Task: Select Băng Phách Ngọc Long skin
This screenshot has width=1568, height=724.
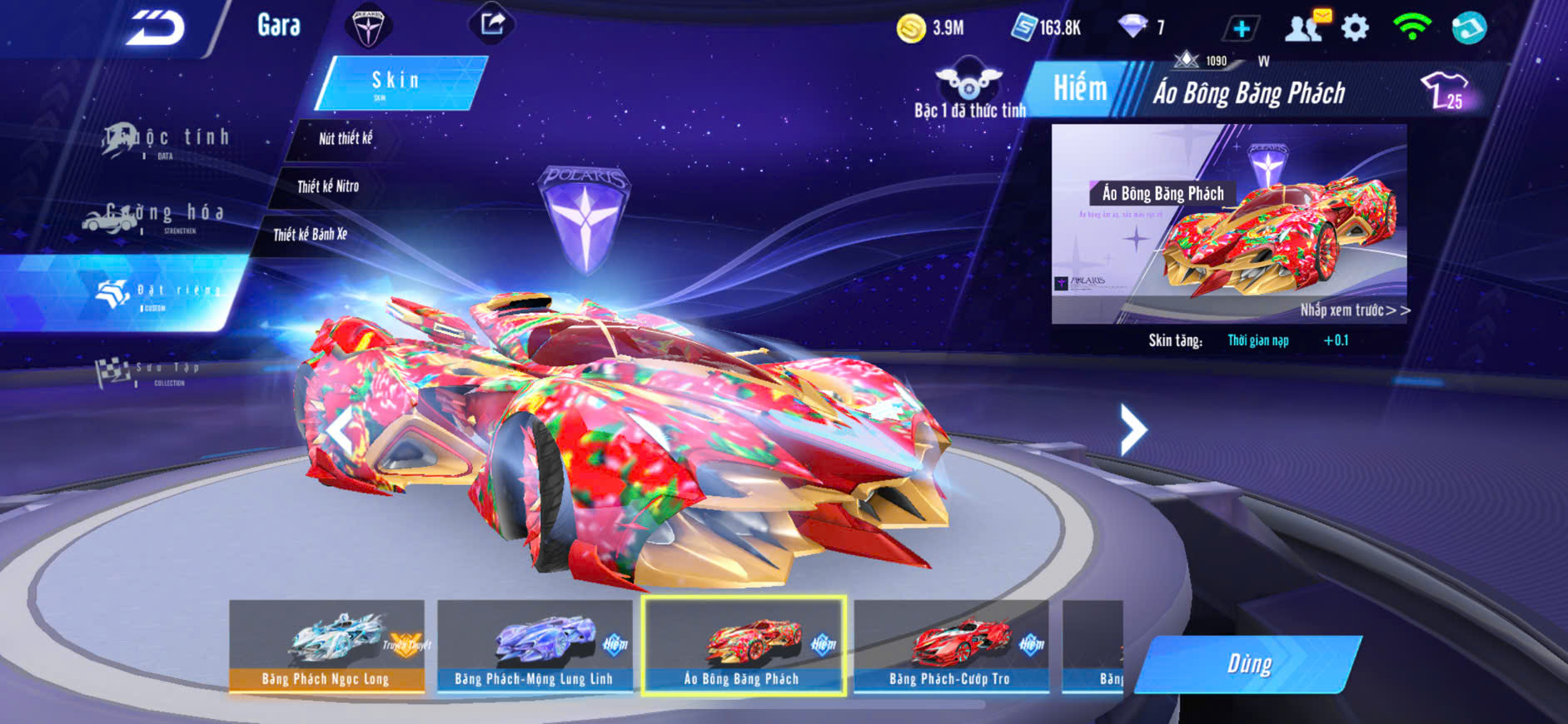Action: pos(326,646)
